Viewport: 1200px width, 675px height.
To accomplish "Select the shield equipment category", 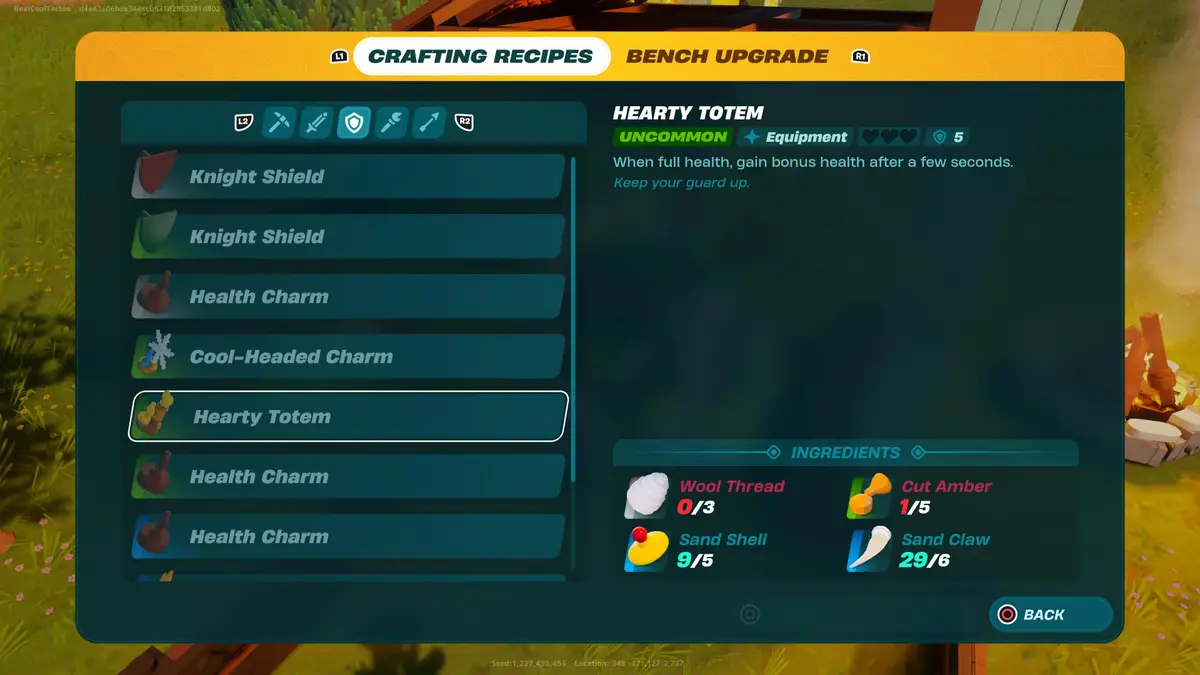I will tap(353, 123).
